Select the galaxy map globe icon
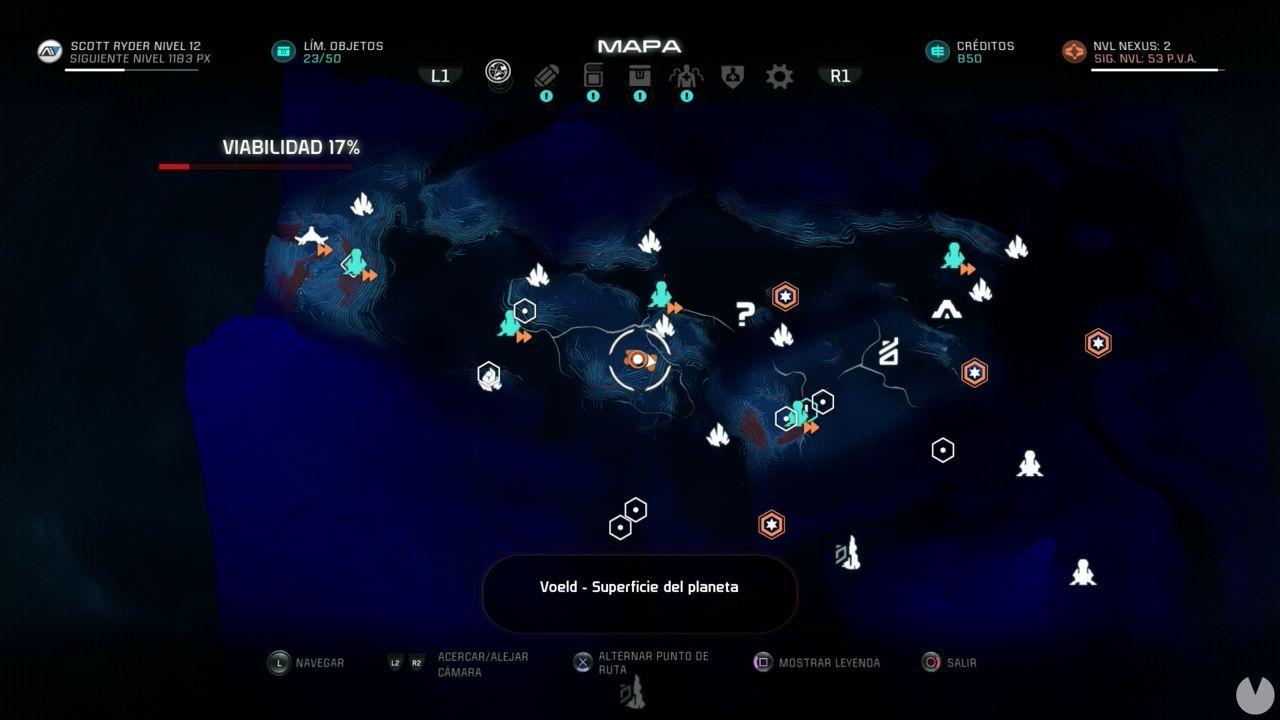Viewport: 1280px width, 720px height. (x=497, y=73)
